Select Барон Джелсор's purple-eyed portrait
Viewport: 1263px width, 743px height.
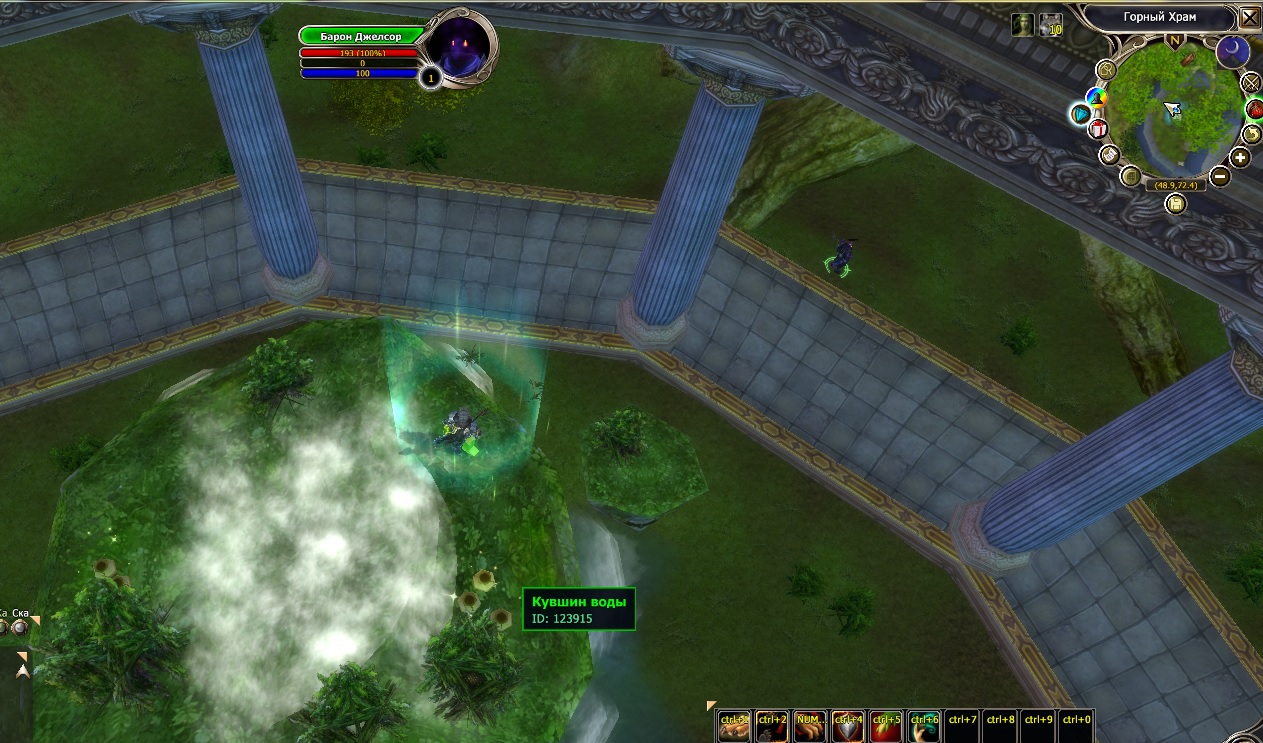pos(457,48)
